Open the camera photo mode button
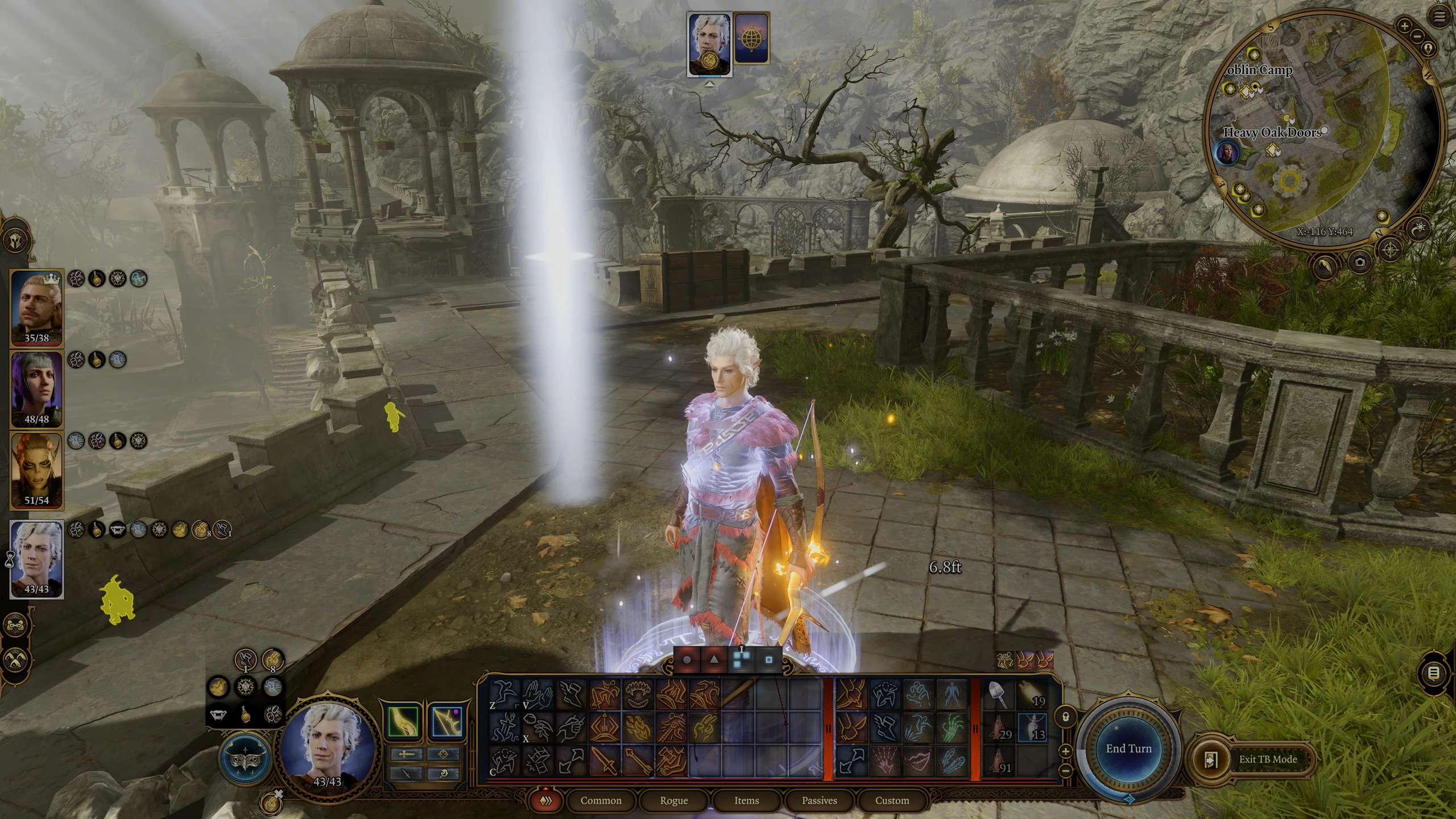The width and height of the screenshot is (1456, 819). pyautogui.click(x=1360, y=262)
